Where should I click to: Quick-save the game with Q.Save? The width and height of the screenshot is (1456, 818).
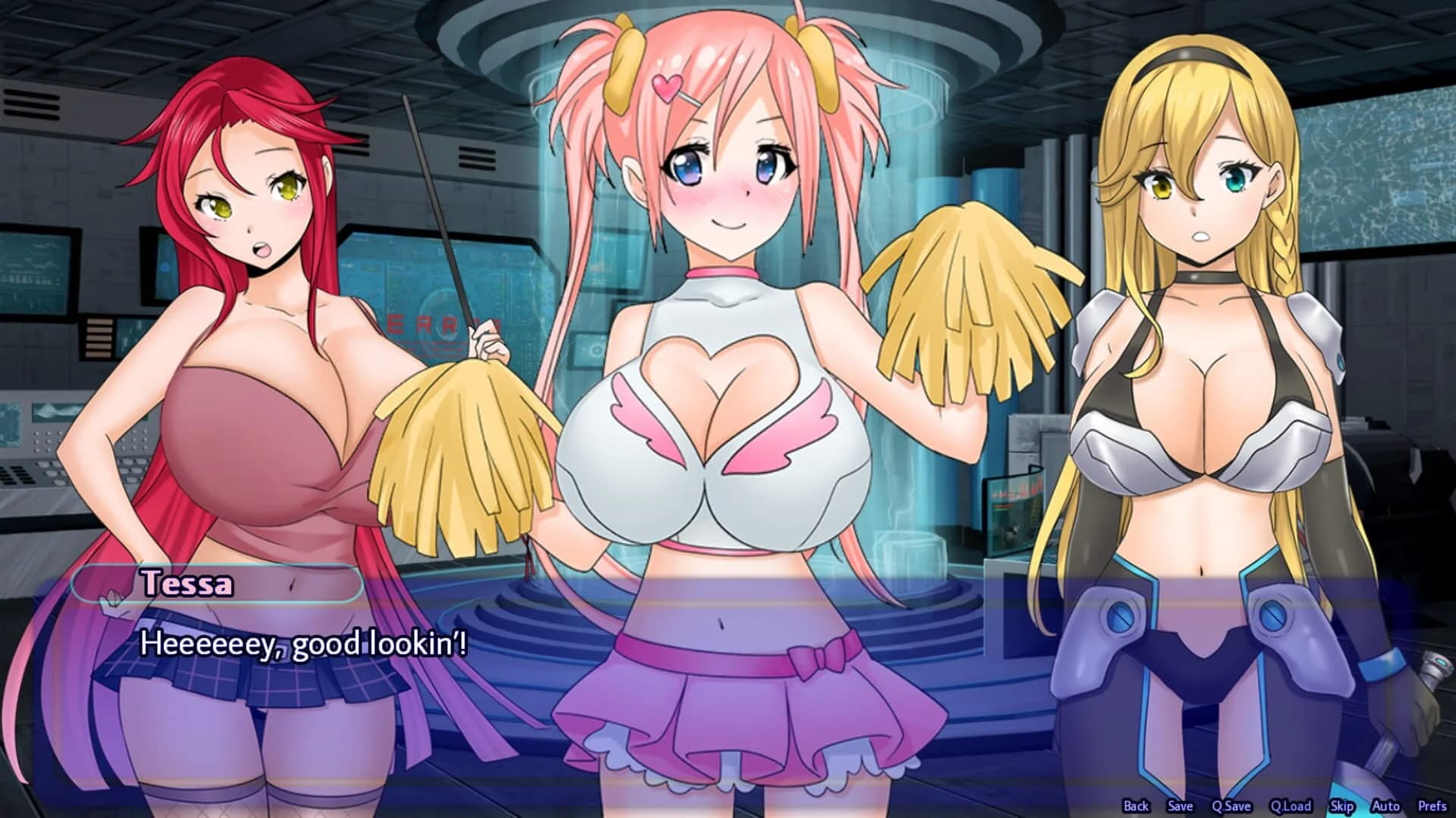1232,805
